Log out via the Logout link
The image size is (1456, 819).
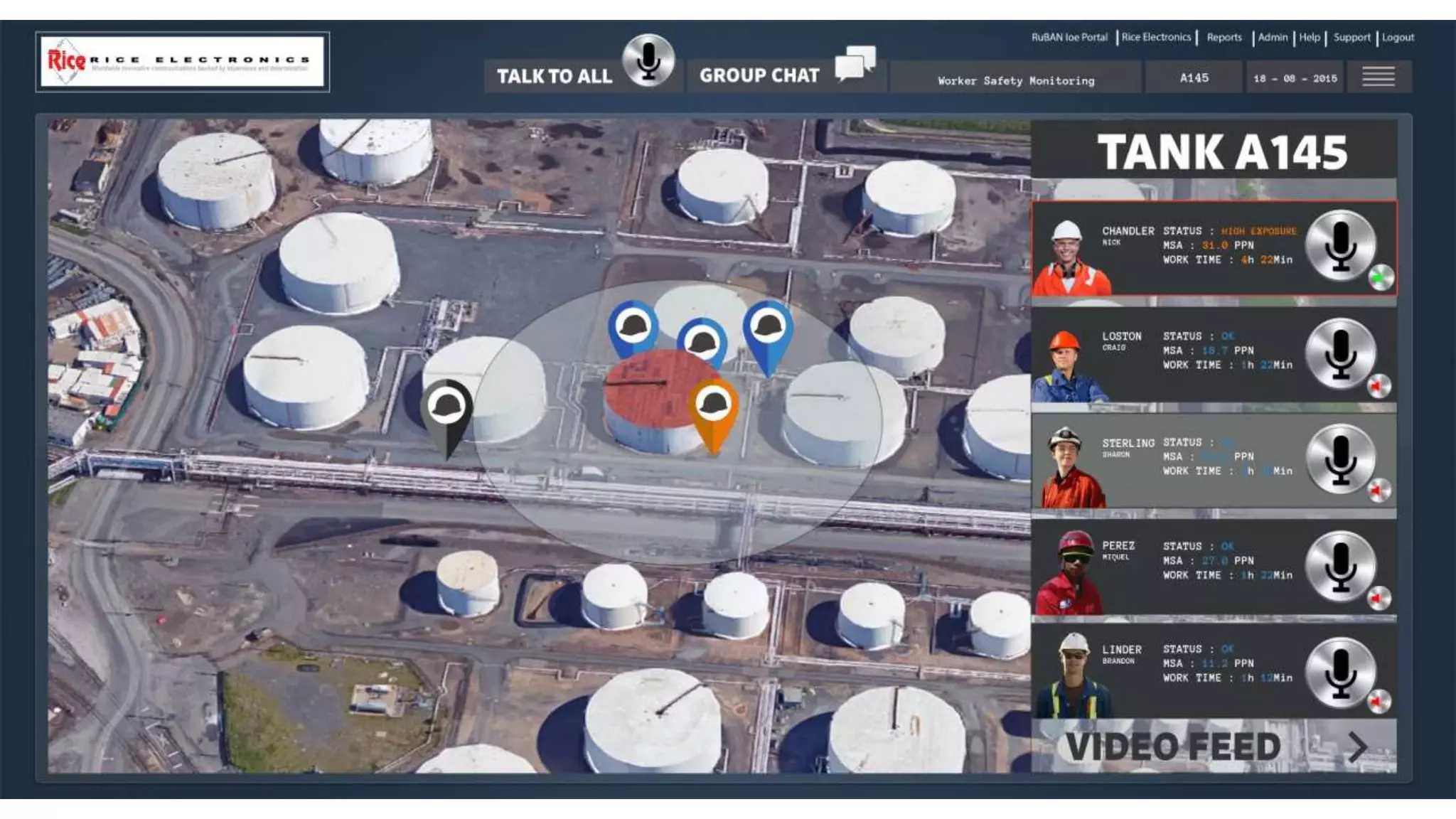click(x=1398, y=38)
